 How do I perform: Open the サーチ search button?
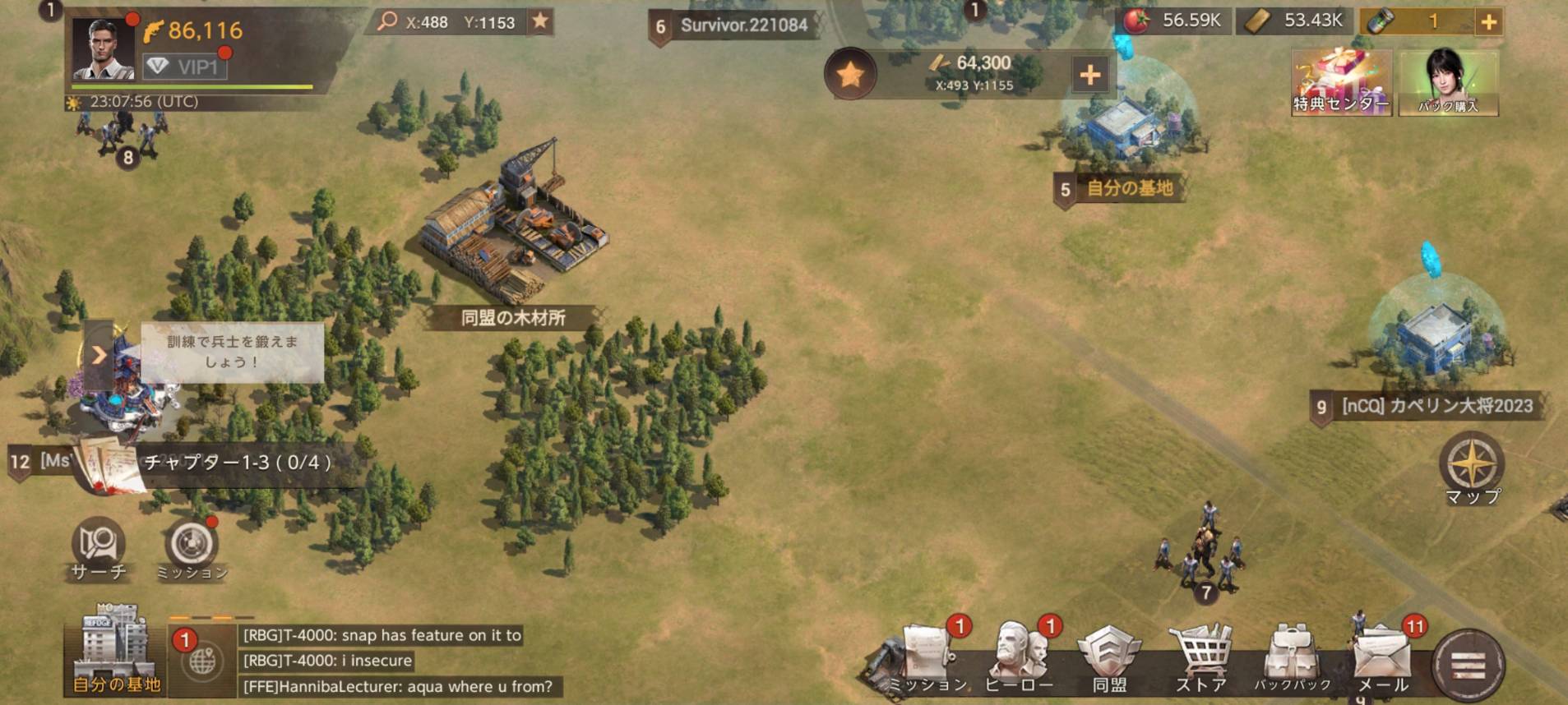coord(99,547)
